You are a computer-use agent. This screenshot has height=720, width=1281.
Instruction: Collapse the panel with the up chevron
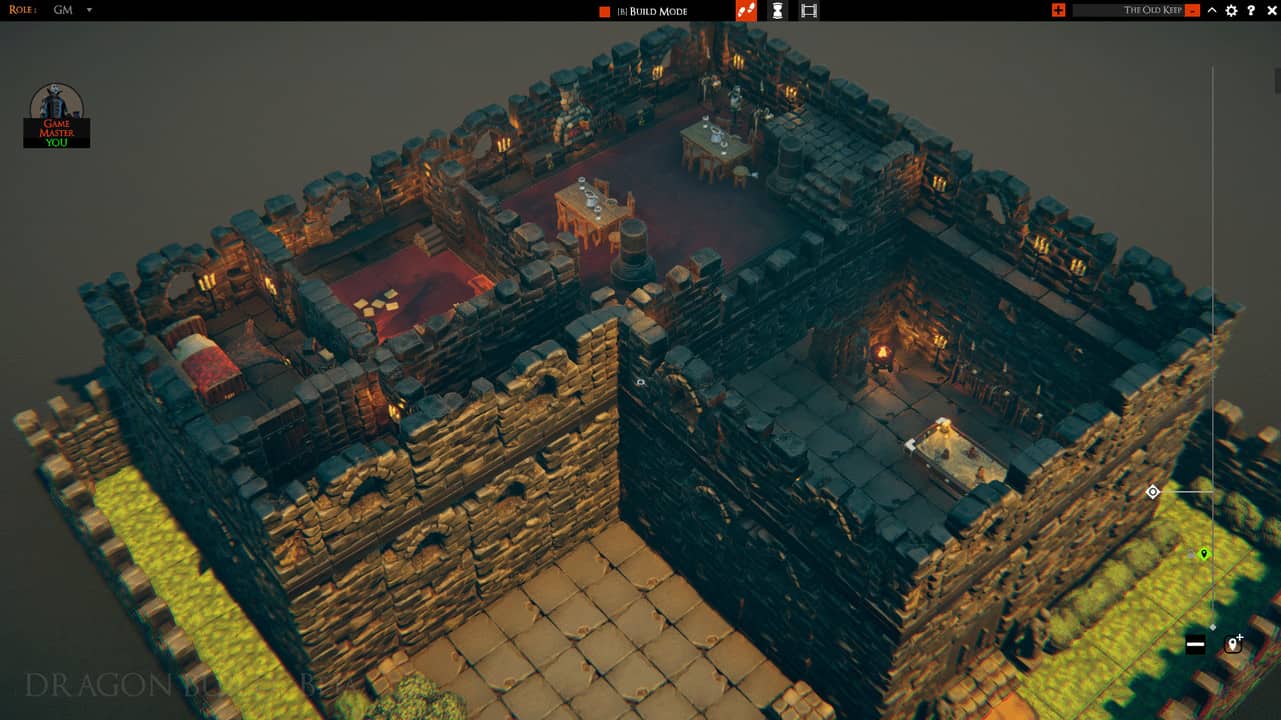(1211, 10)
